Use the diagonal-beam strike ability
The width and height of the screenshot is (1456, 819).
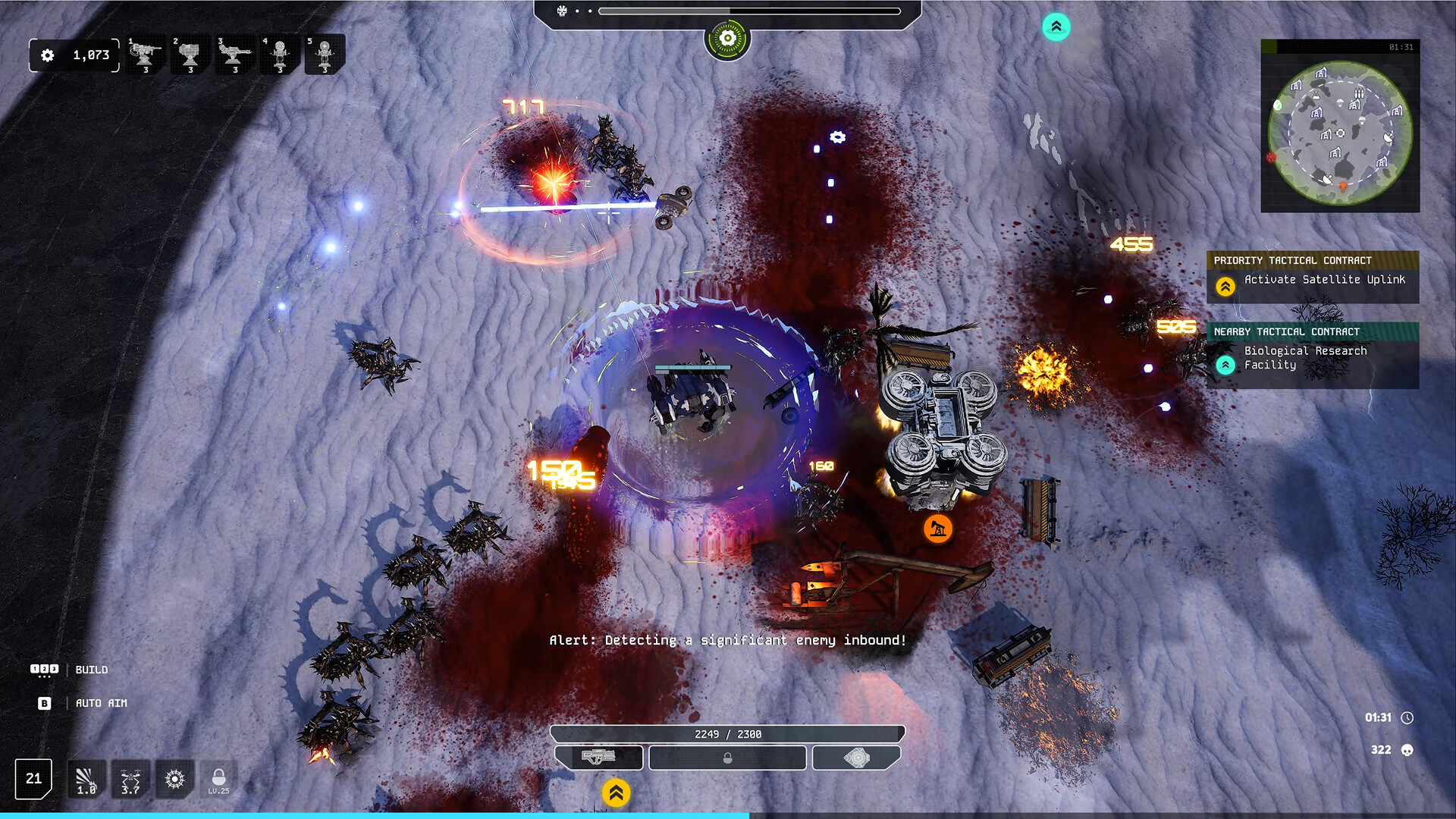click(x=86, y=780)
